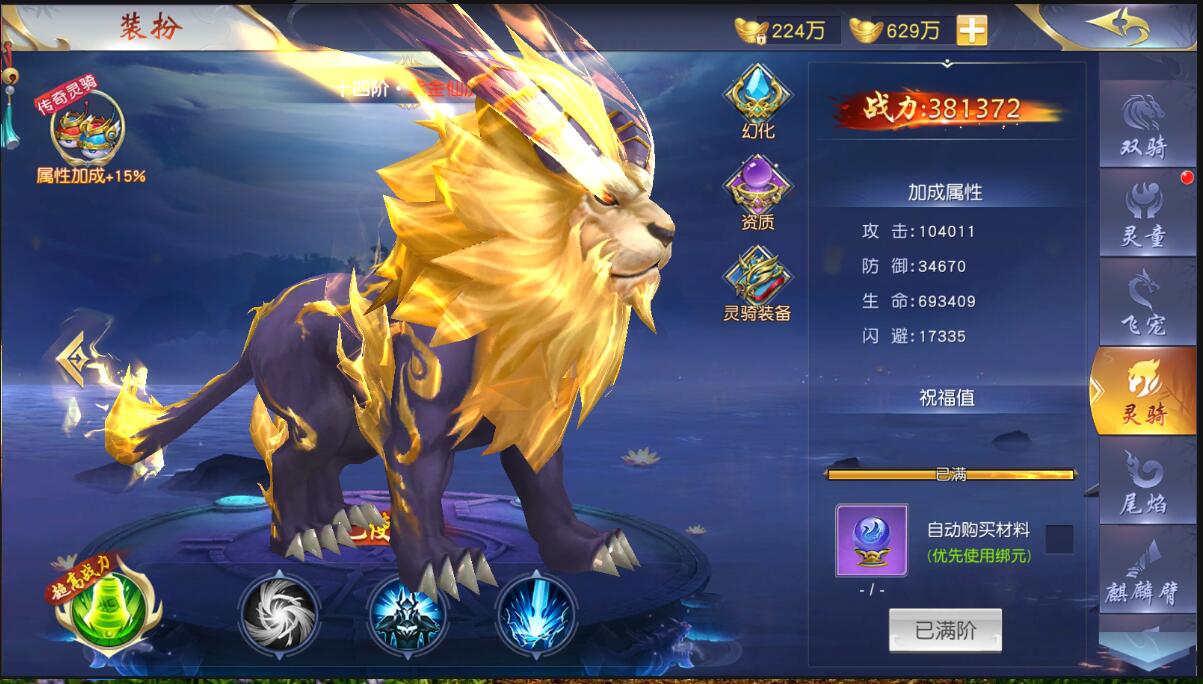This screenshot has height=684, width=1203.
Task: Open the 灵童 tab
Action: point(1145,213)
